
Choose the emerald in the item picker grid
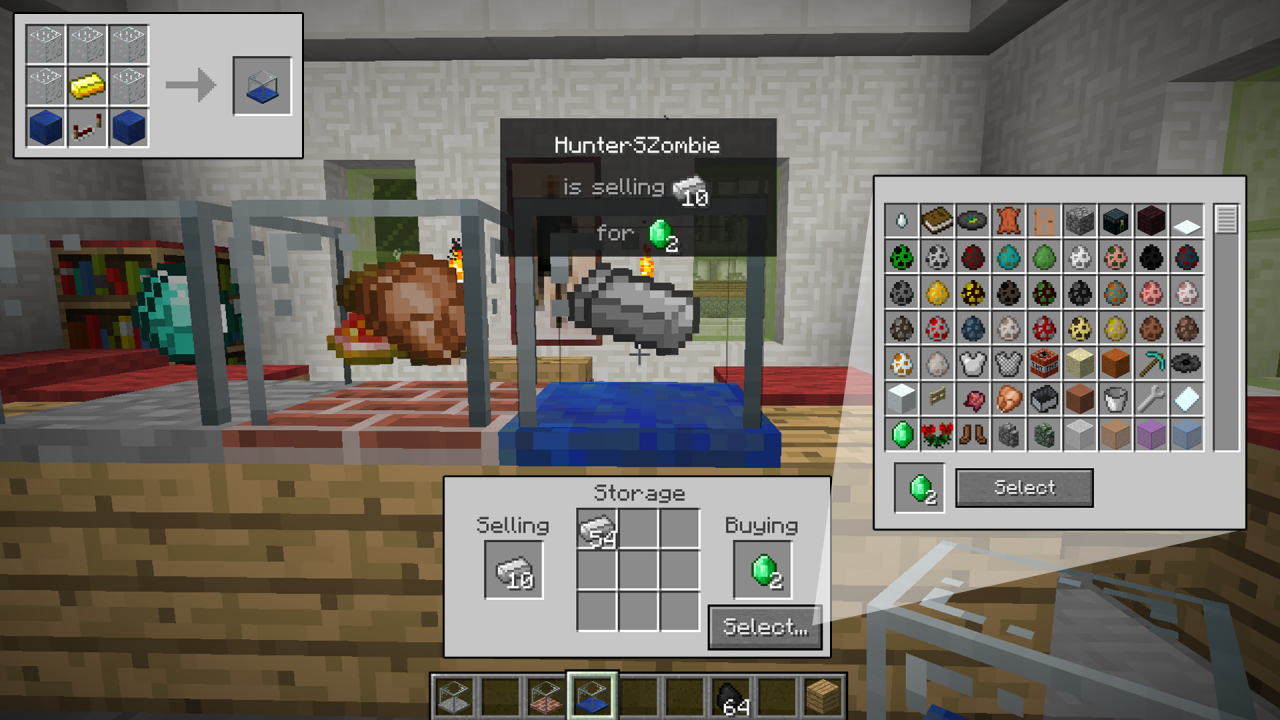click(x=902, y=435)
